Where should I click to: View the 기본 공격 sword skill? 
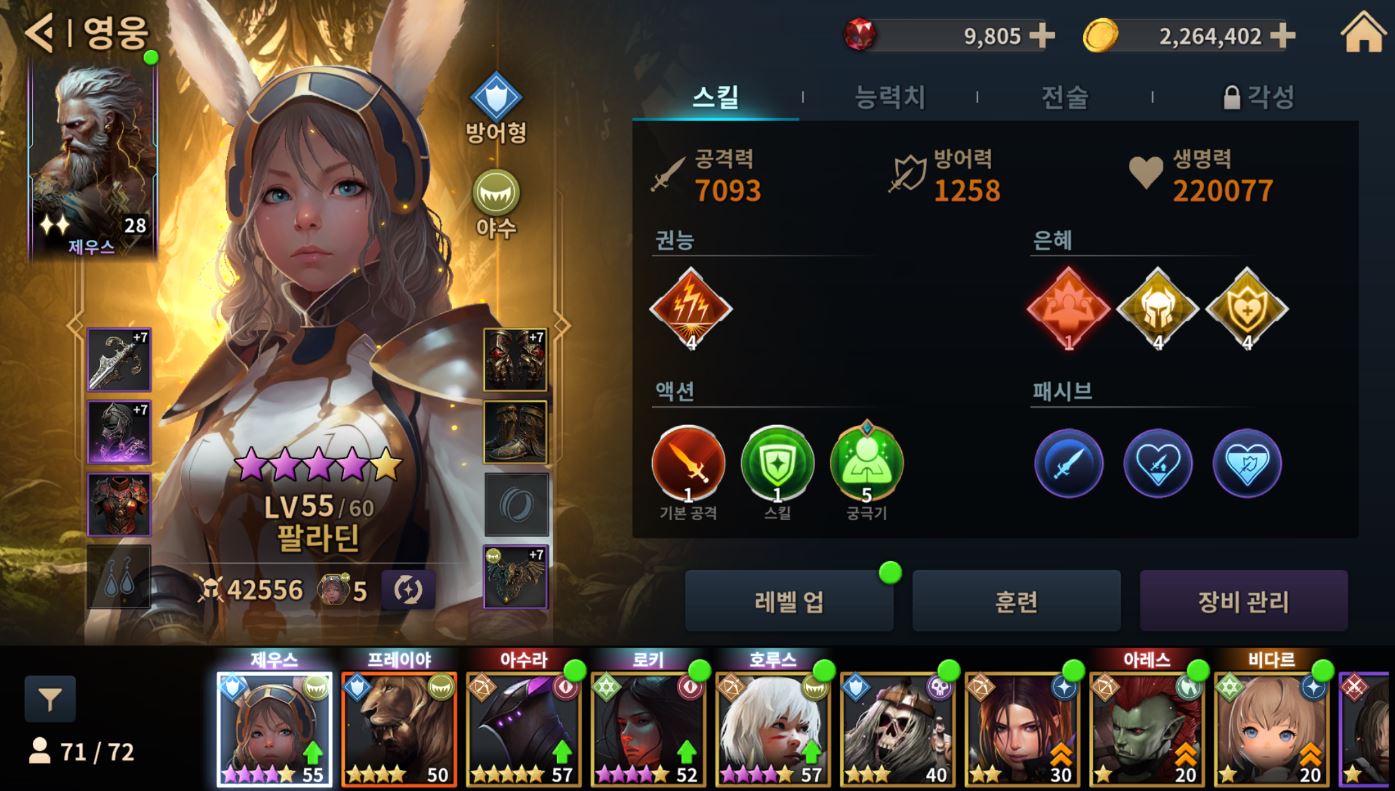(x=689, y=464)
